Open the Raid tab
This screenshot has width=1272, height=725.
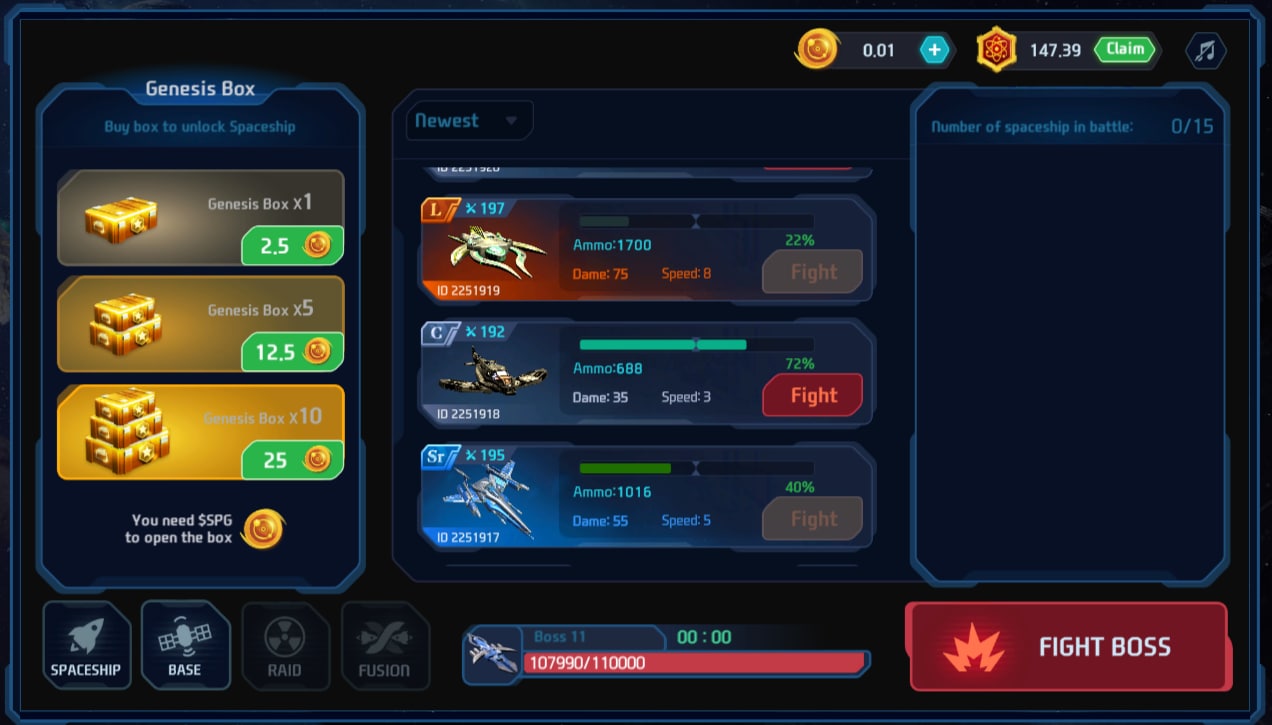pos(285,646)
